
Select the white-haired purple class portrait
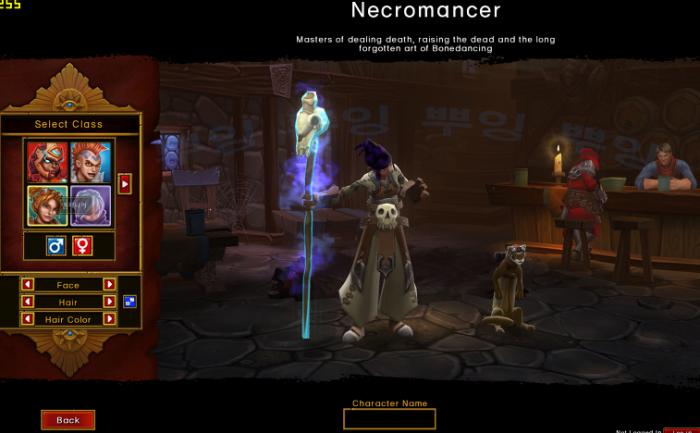click(91, 205)
